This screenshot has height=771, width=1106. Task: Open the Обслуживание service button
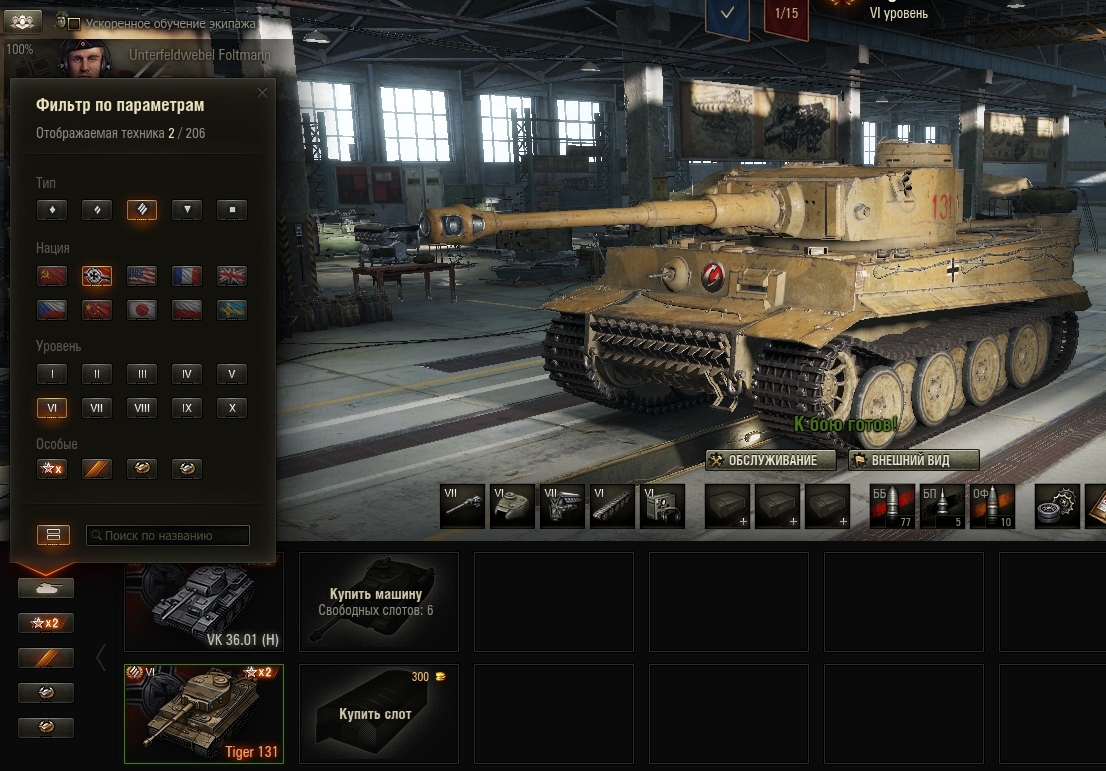click(771, 460)
